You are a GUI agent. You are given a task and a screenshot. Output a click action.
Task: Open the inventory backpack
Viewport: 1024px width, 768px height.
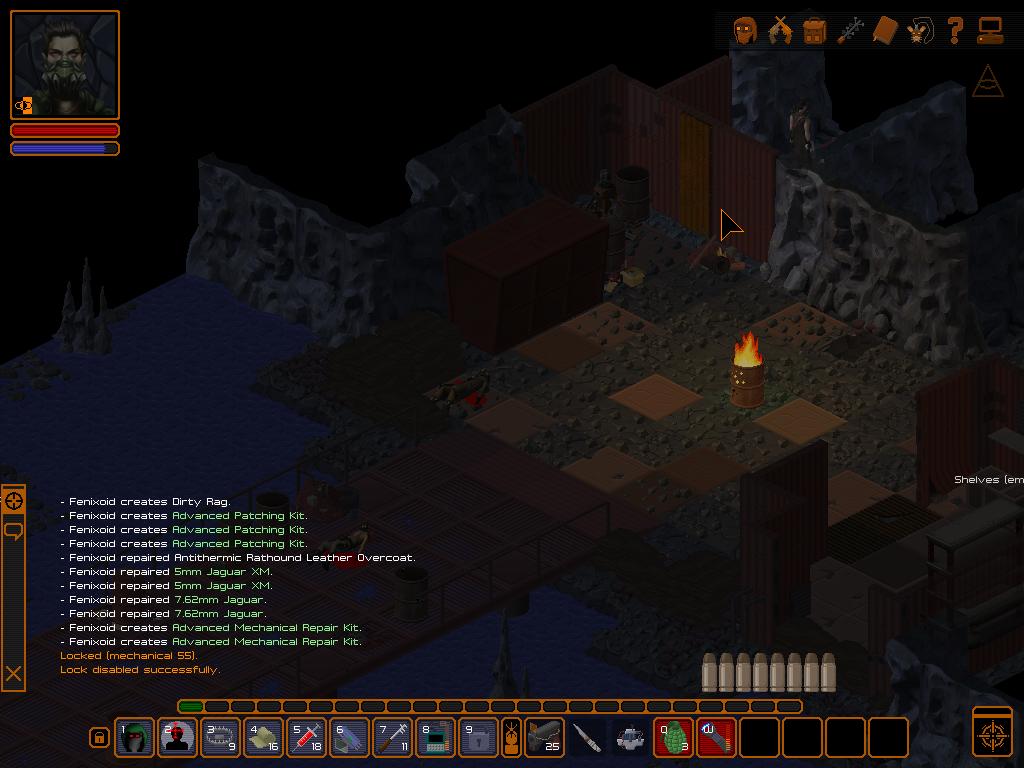pos(814,31)
